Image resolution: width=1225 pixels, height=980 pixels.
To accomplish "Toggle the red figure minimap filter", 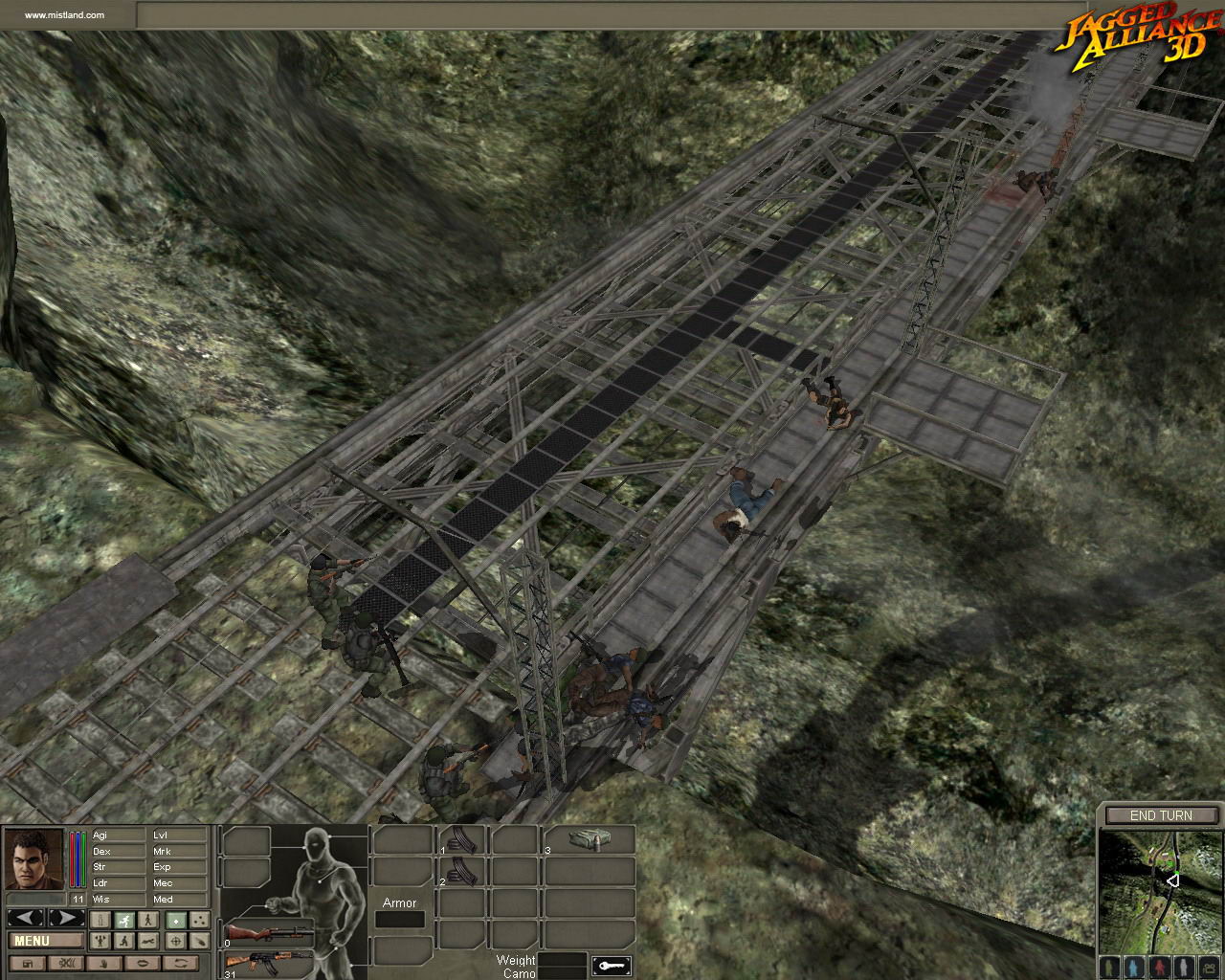I will 1161,965.
